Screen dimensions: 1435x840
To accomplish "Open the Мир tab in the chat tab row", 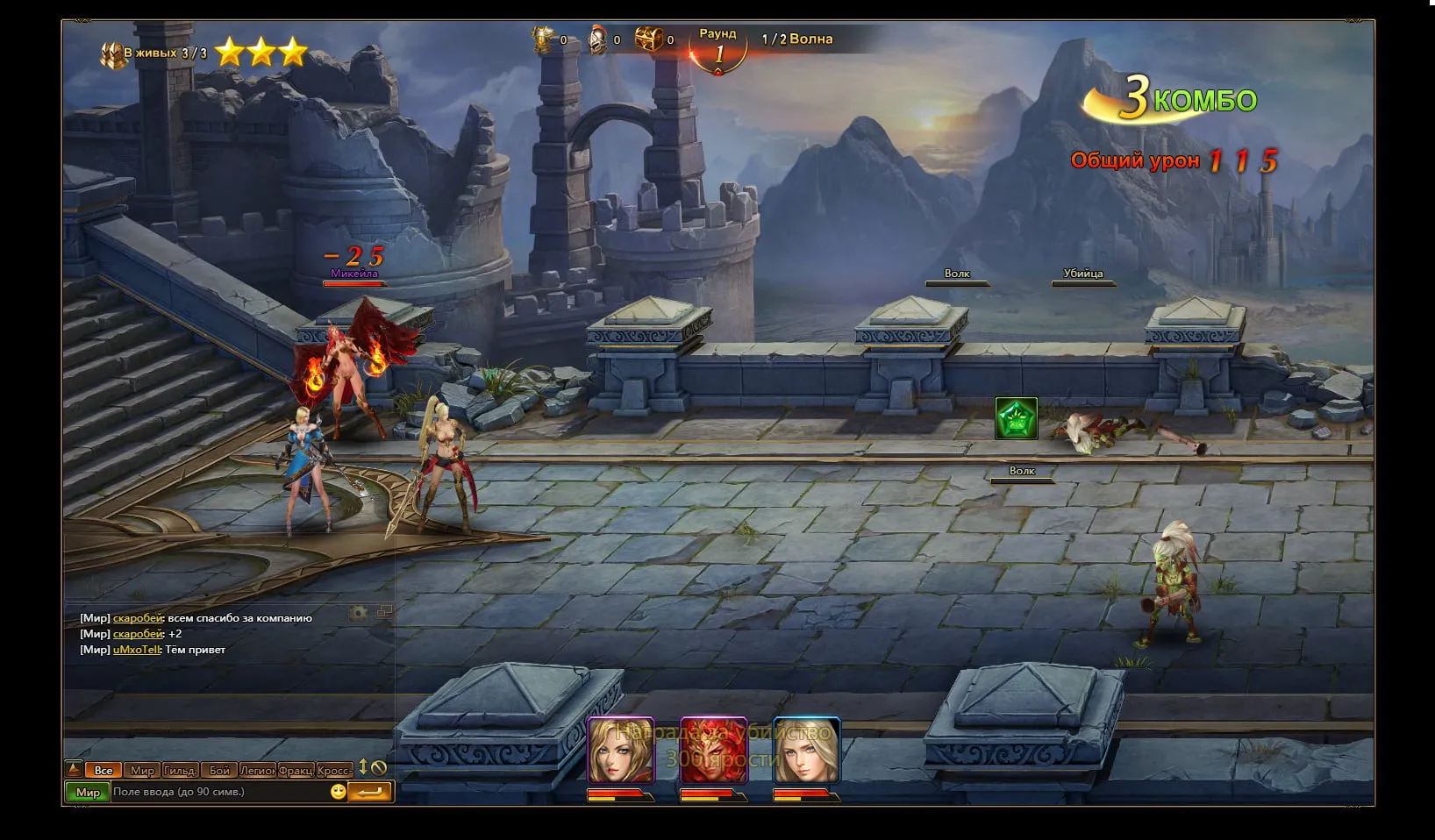I will pos(142,770).
